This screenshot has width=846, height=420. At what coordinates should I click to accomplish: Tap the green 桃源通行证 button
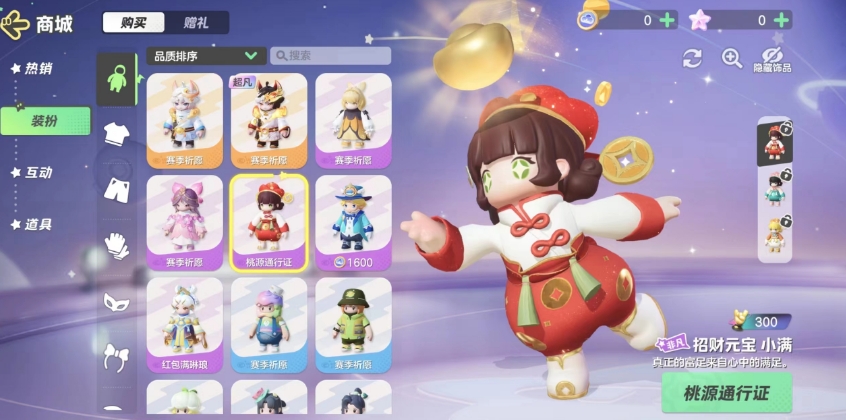coord(726,391)
